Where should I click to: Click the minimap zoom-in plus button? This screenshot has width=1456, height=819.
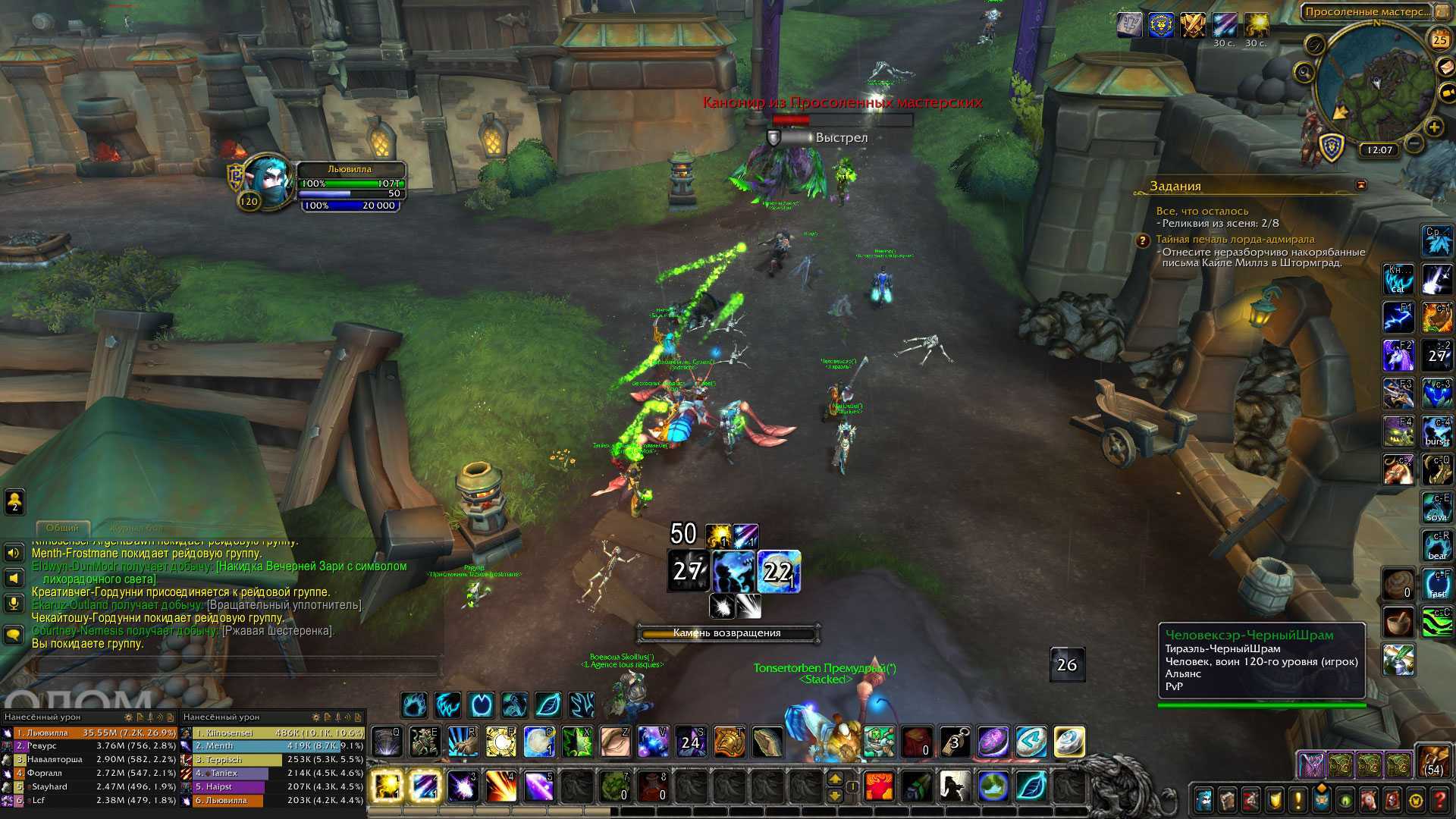[x=1433, y=127]
